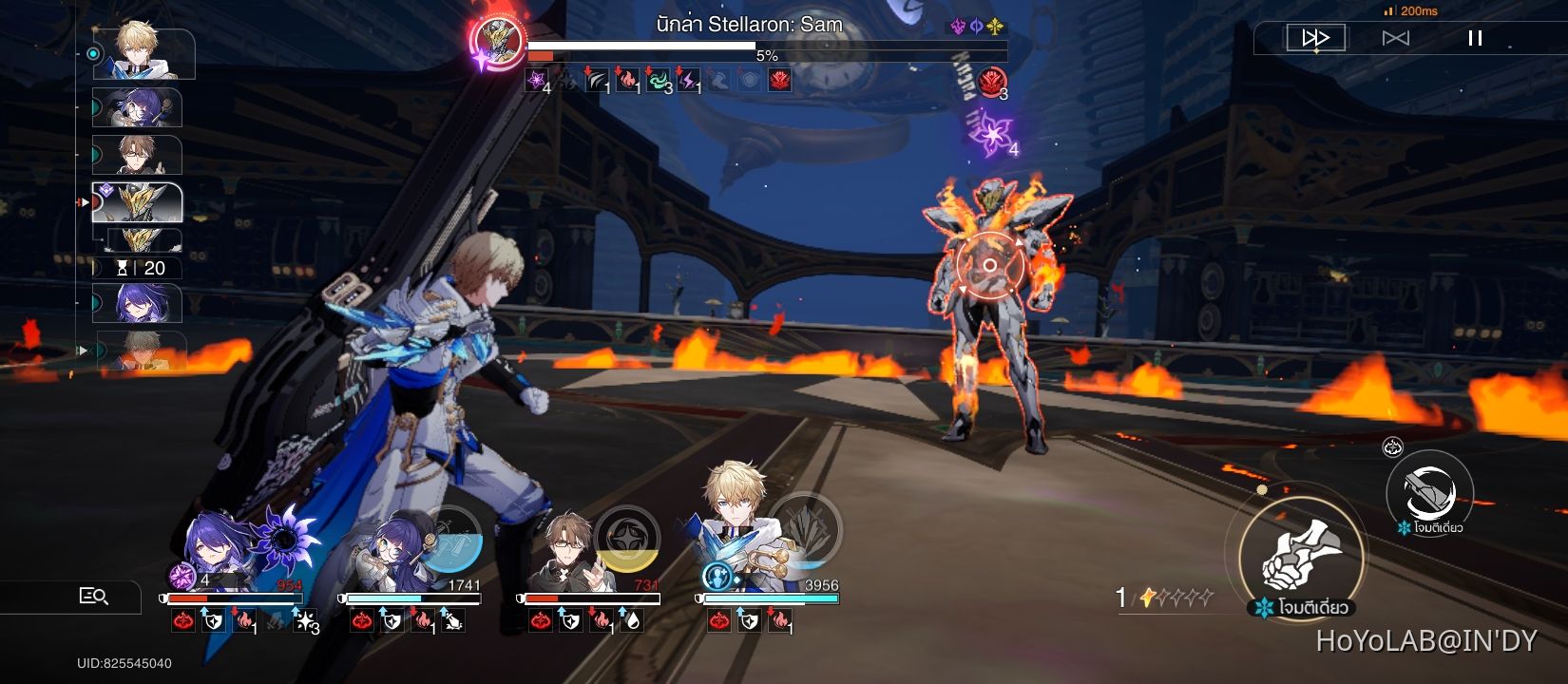Pause the battle with the pause control
Screen dimensions: 1568x684
tap(1475, 37)
